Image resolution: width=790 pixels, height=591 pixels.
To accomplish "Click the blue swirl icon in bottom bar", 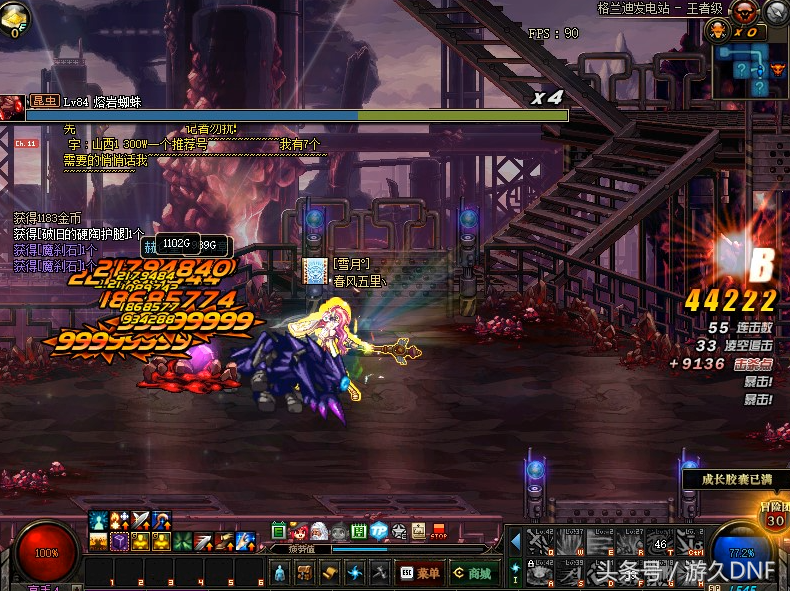I will pyautogui.click(x=354, y=573).
